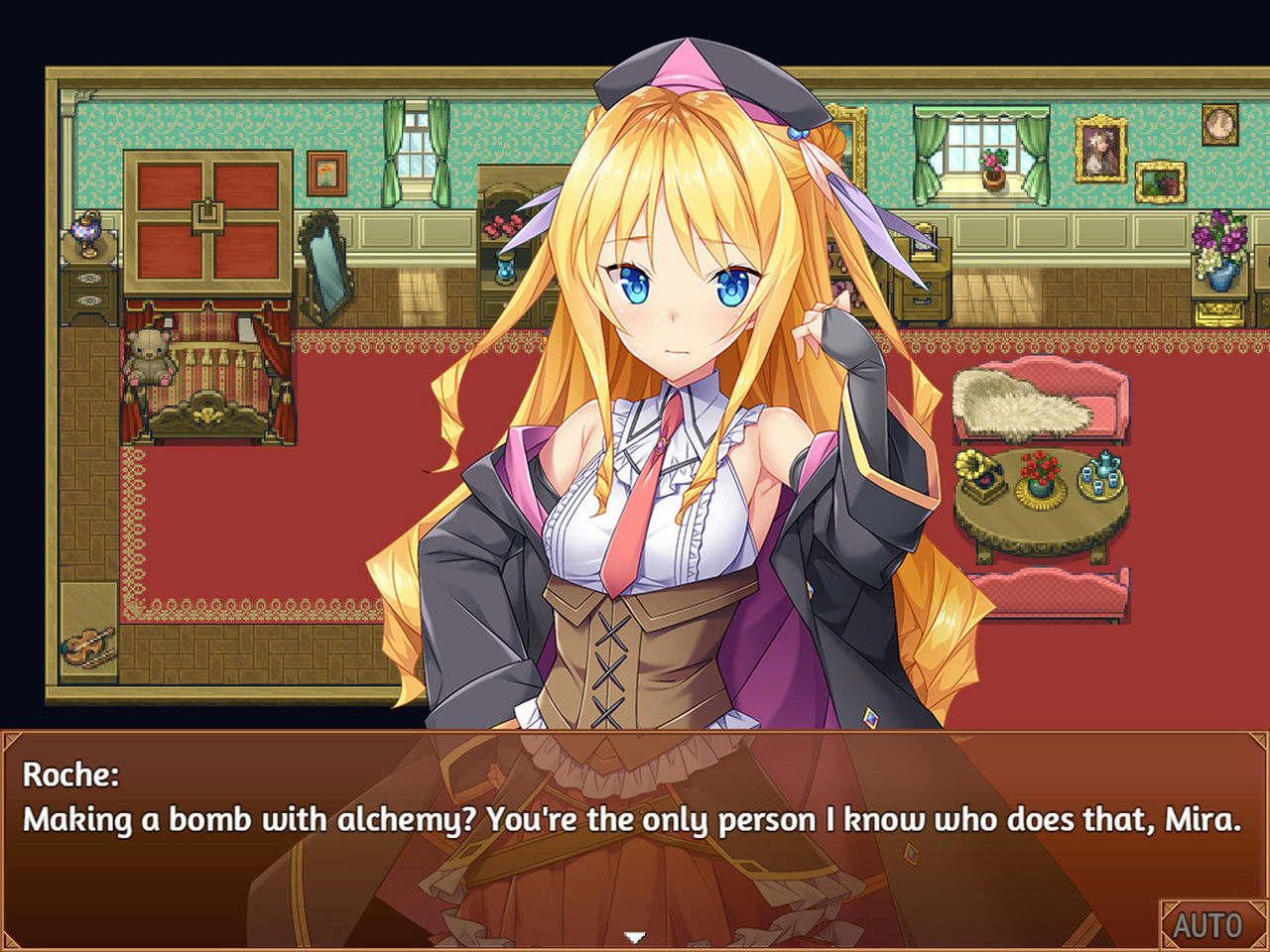Select the red flower centerpiece
This screenshot has width=1270, height=952.
click(1038, 474)
